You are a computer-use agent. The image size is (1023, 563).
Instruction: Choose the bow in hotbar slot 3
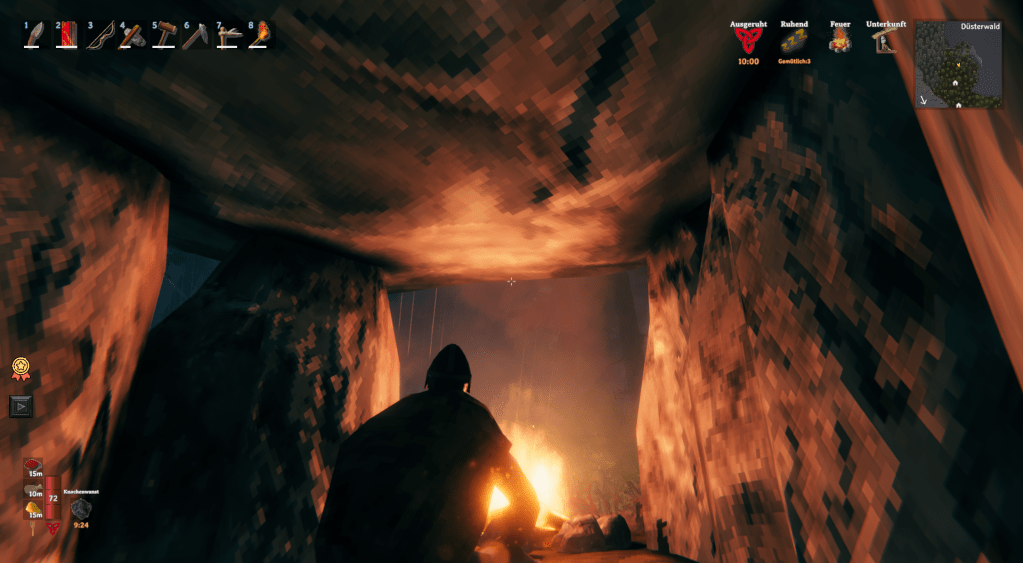(x=100, y=36)
